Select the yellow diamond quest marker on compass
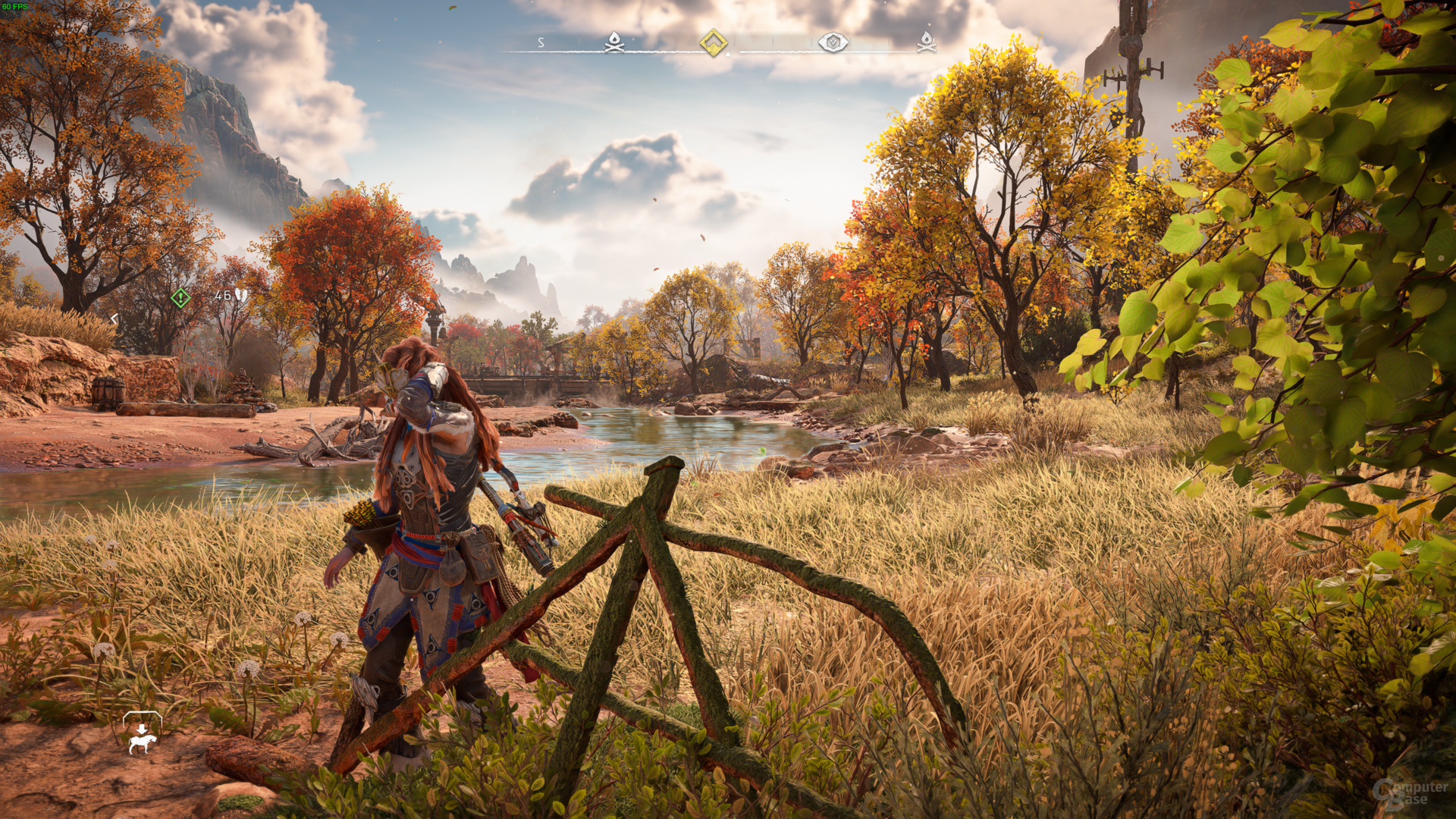 click(713, 42)
